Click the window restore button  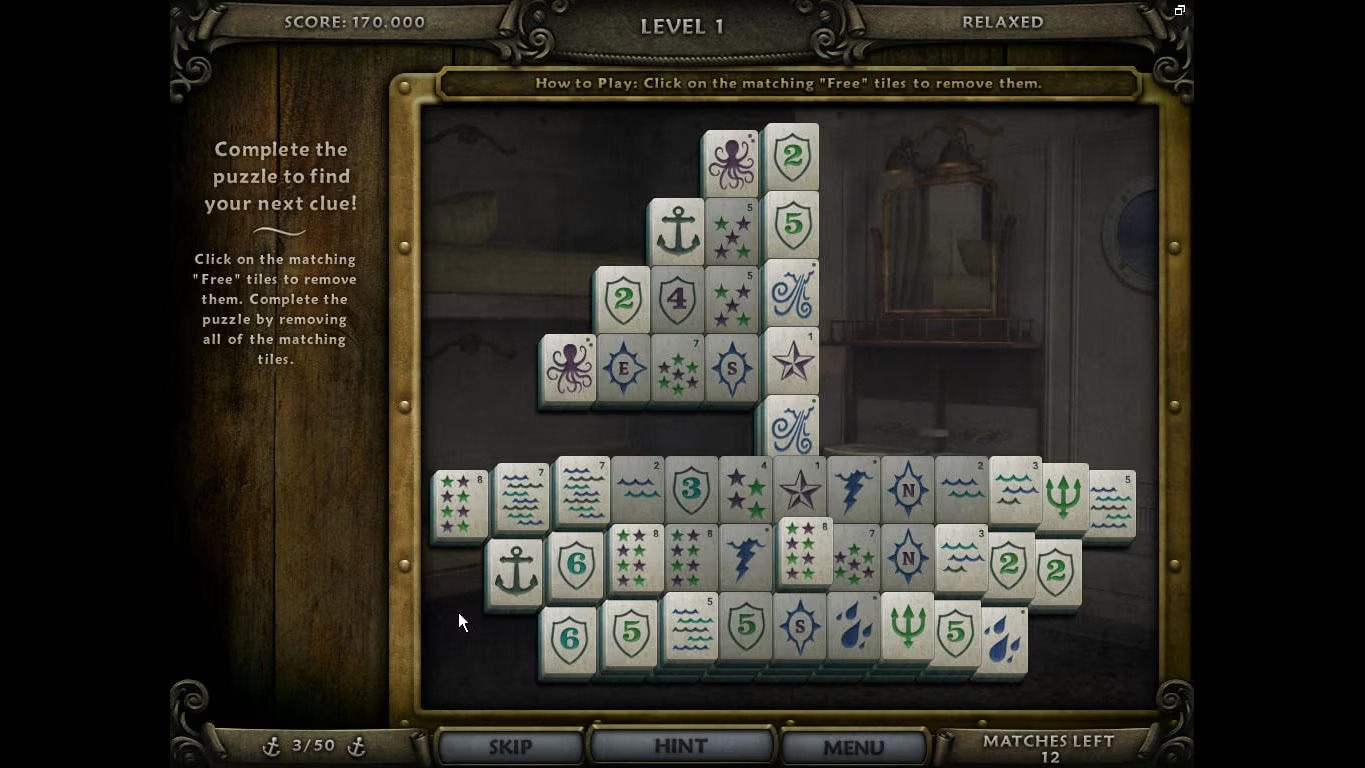click(1180, 10)
